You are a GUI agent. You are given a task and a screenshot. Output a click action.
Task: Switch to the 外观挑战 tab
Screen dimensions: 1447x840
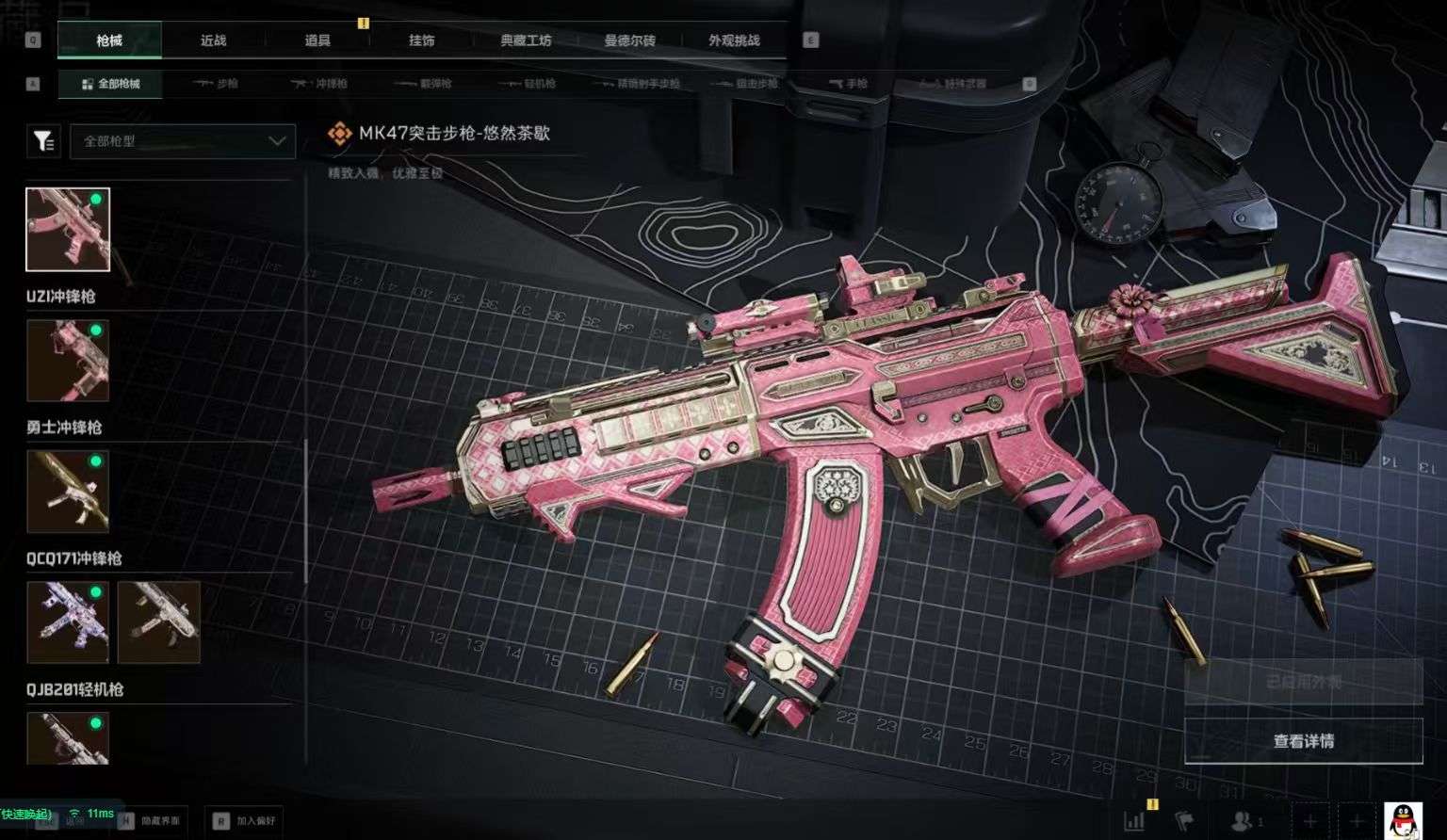(734, 40)
